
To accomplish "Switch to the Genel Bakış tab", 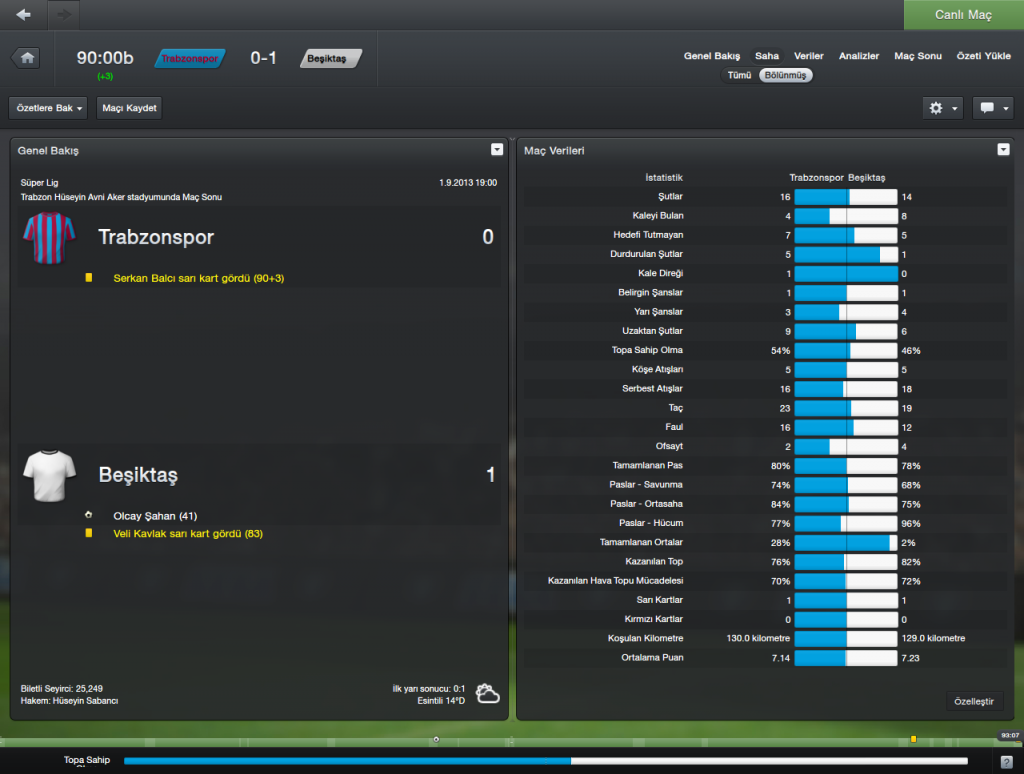I will (x=712, y=56).
